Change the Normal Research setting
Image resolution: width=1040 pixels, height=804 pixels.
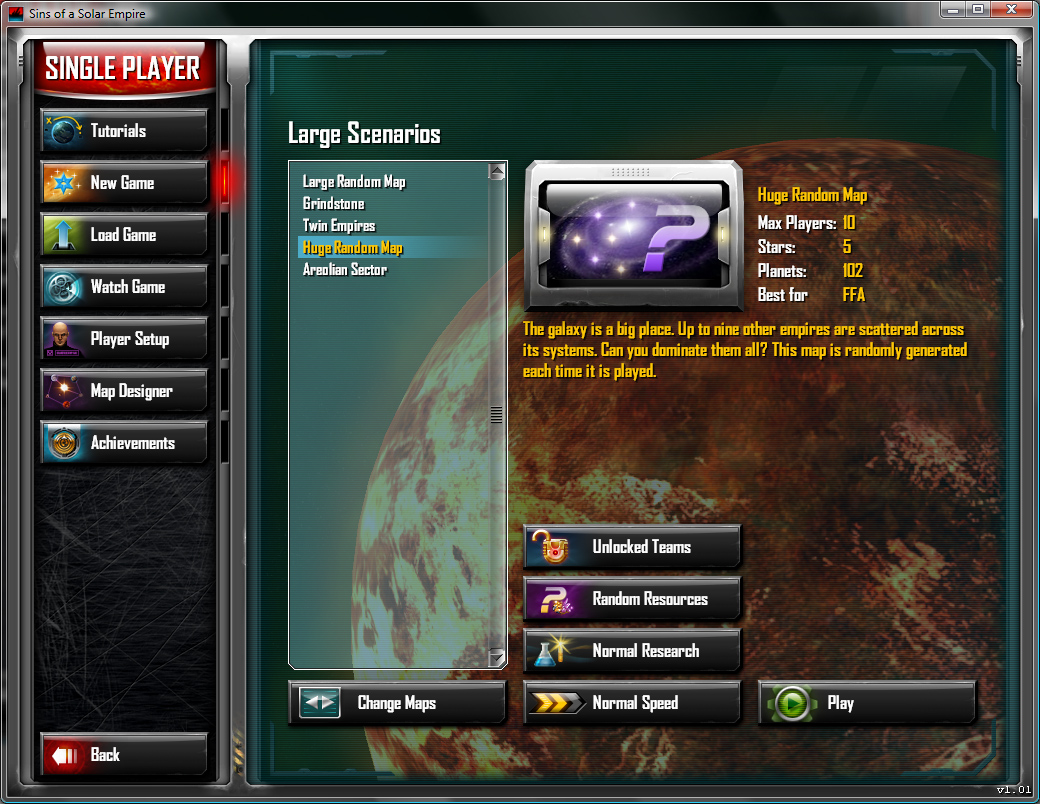tap(632, 651)
